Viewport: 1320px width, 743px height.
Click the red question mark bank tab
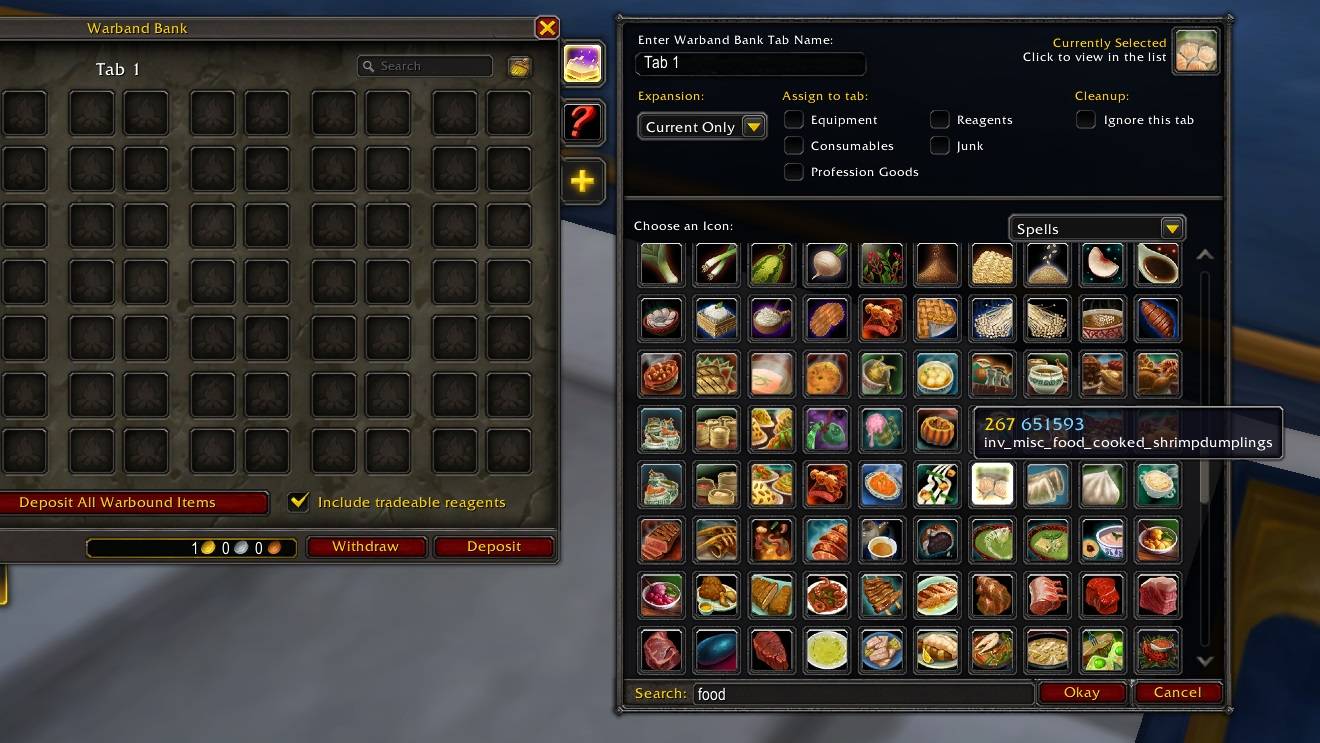(x=582, y=122)
